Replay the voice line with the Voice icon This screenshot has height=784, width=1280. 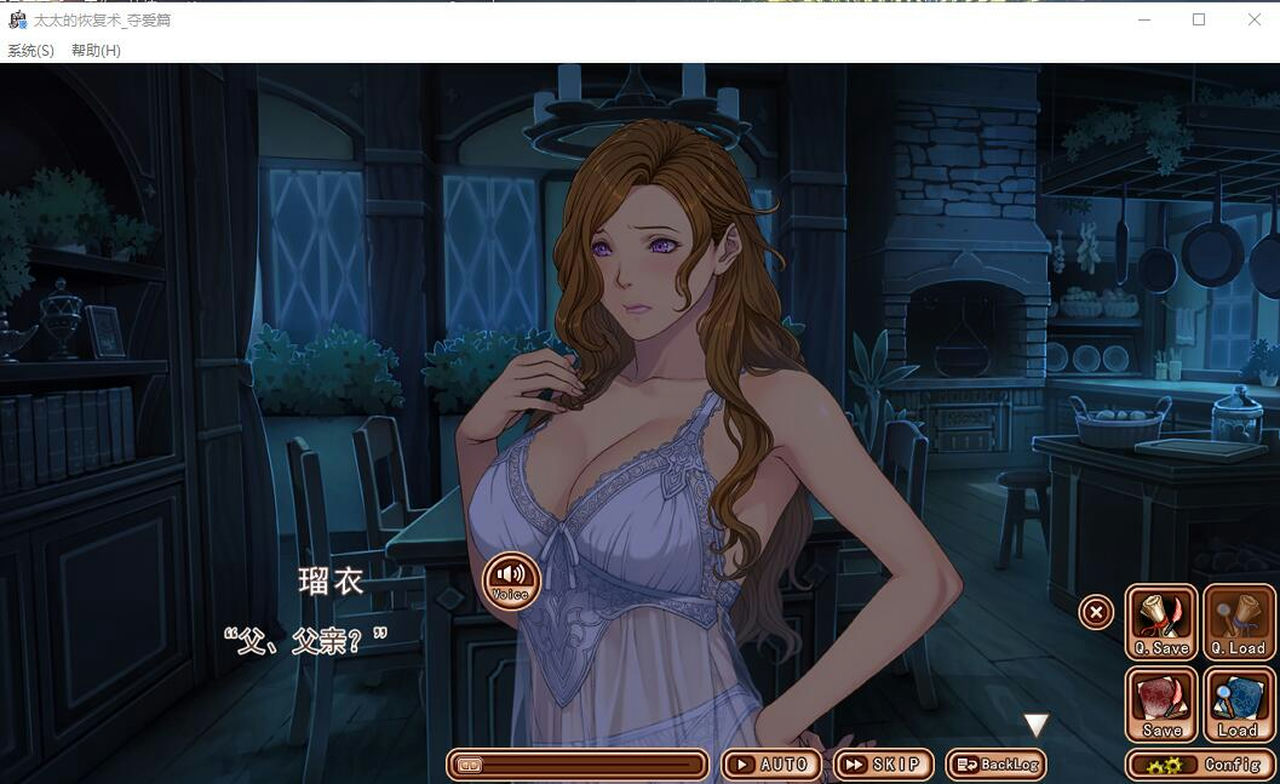pos(510,580)
